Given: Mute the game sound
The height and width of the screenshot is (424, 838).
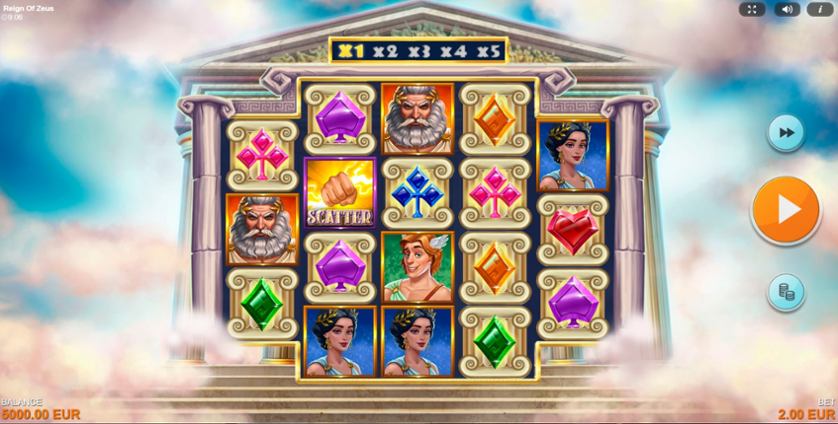Looking at the screenshot, I should (x=786, y=9).
